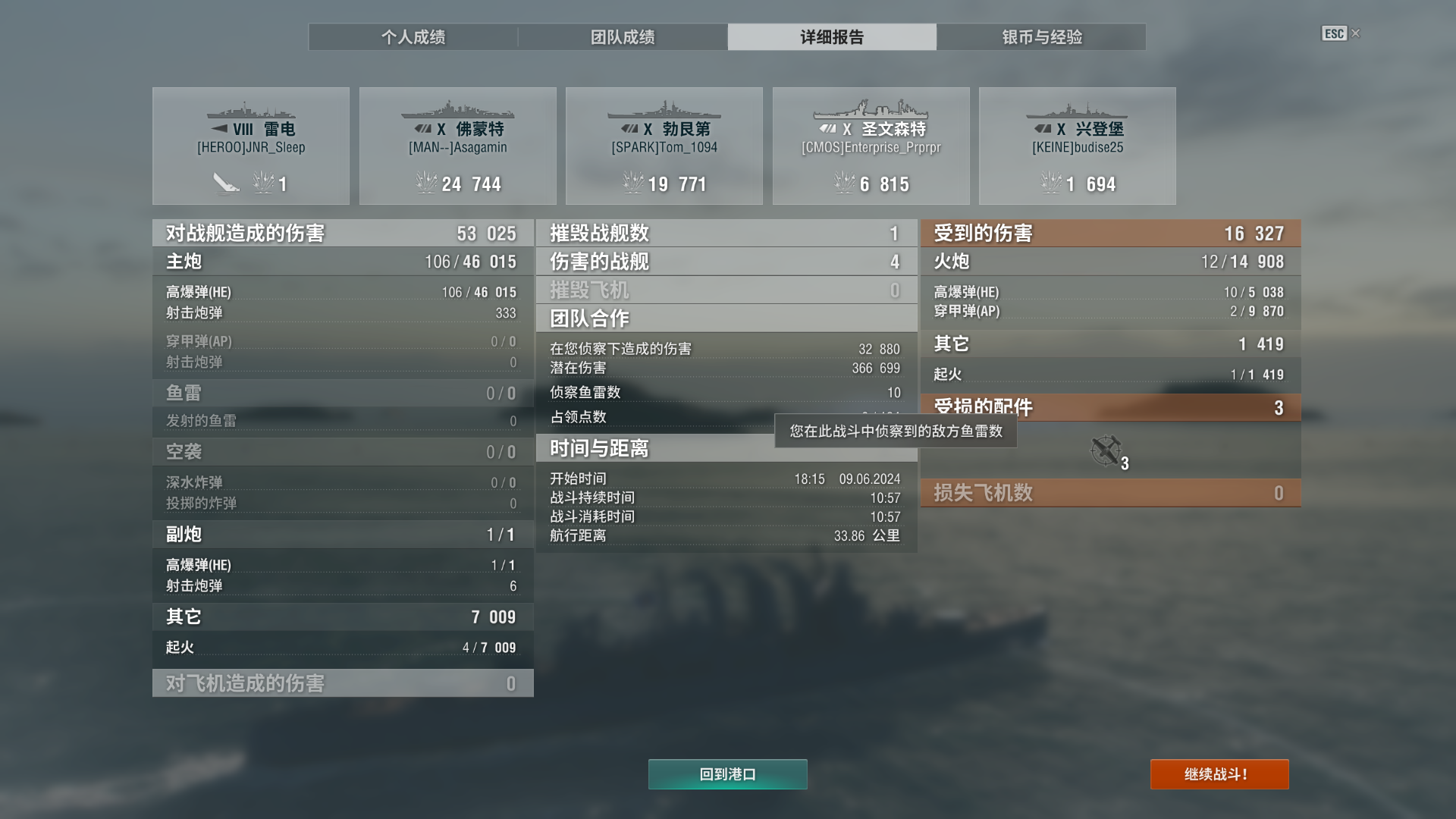Click the 团队合作 section header
This screenshot has width=1456, height=819.
point(725,318)
